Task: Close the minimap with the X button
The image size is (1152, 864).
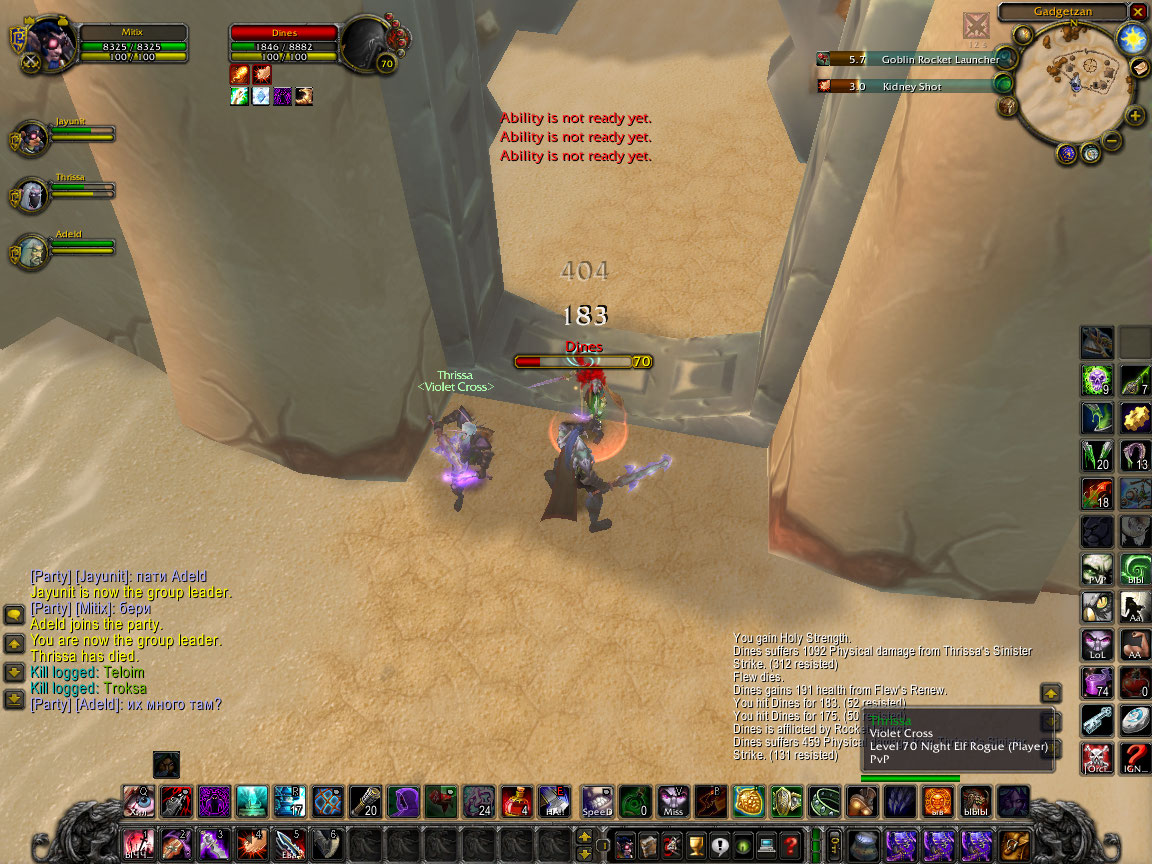Action: tap(1138, 12)
